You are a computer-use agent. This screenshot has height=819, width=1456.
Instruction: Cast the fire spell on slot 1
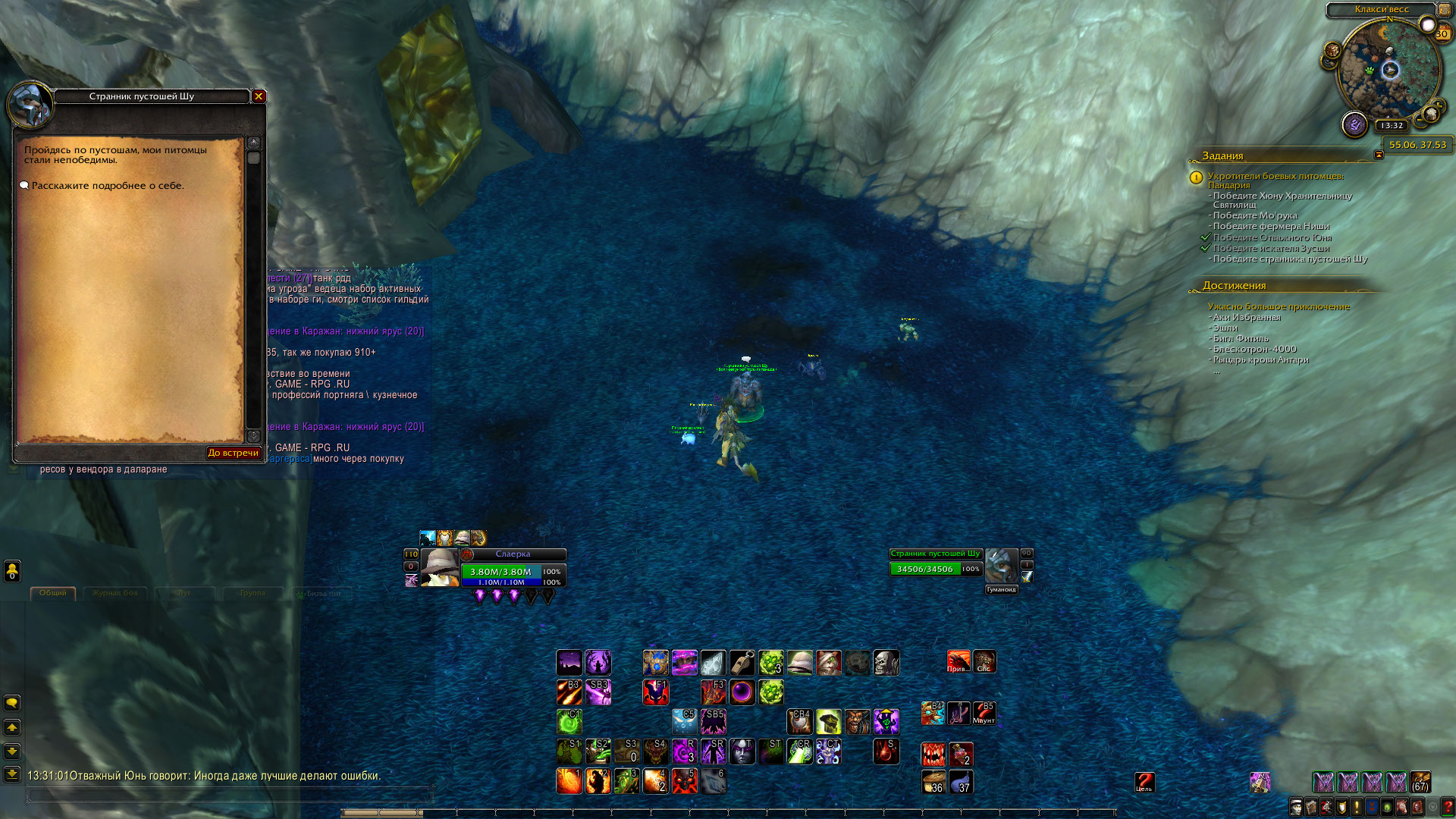(x=569, y=780)
